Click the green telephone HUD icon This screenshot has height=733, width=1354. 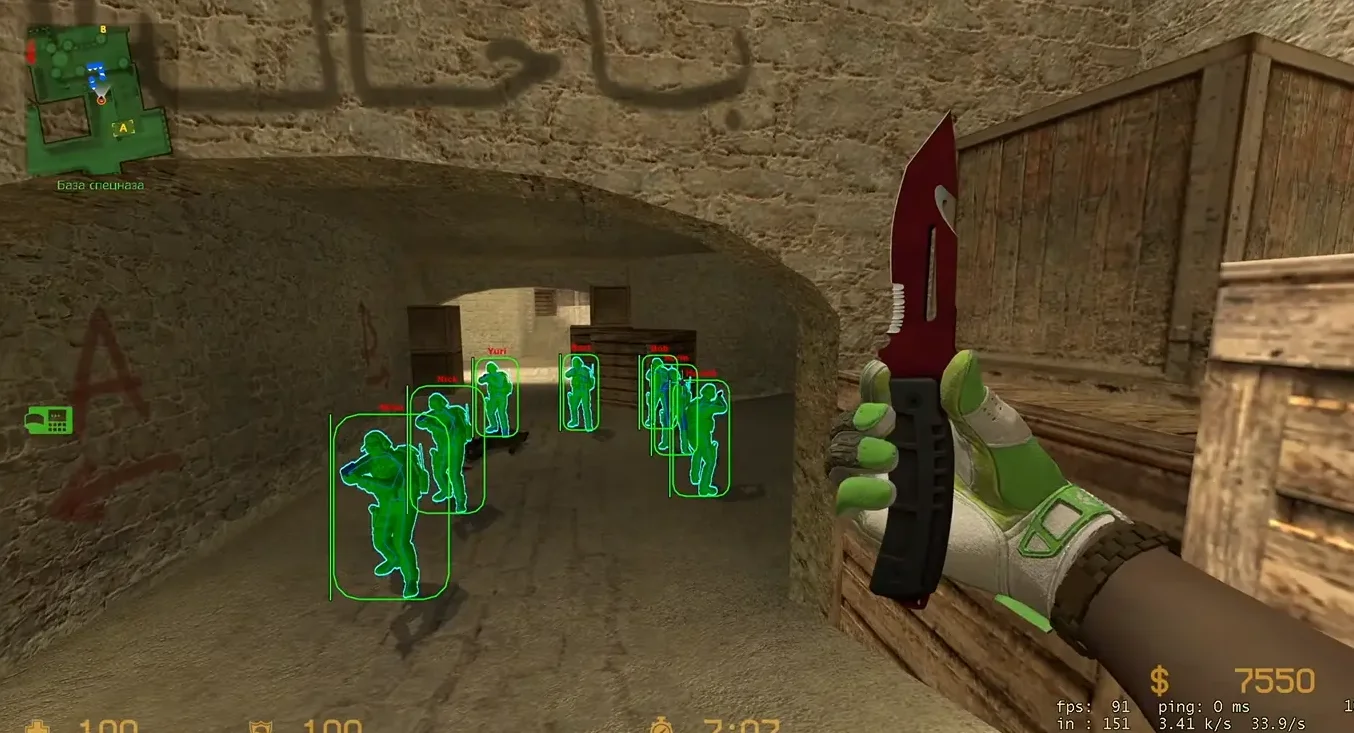(x=49, y=421)
